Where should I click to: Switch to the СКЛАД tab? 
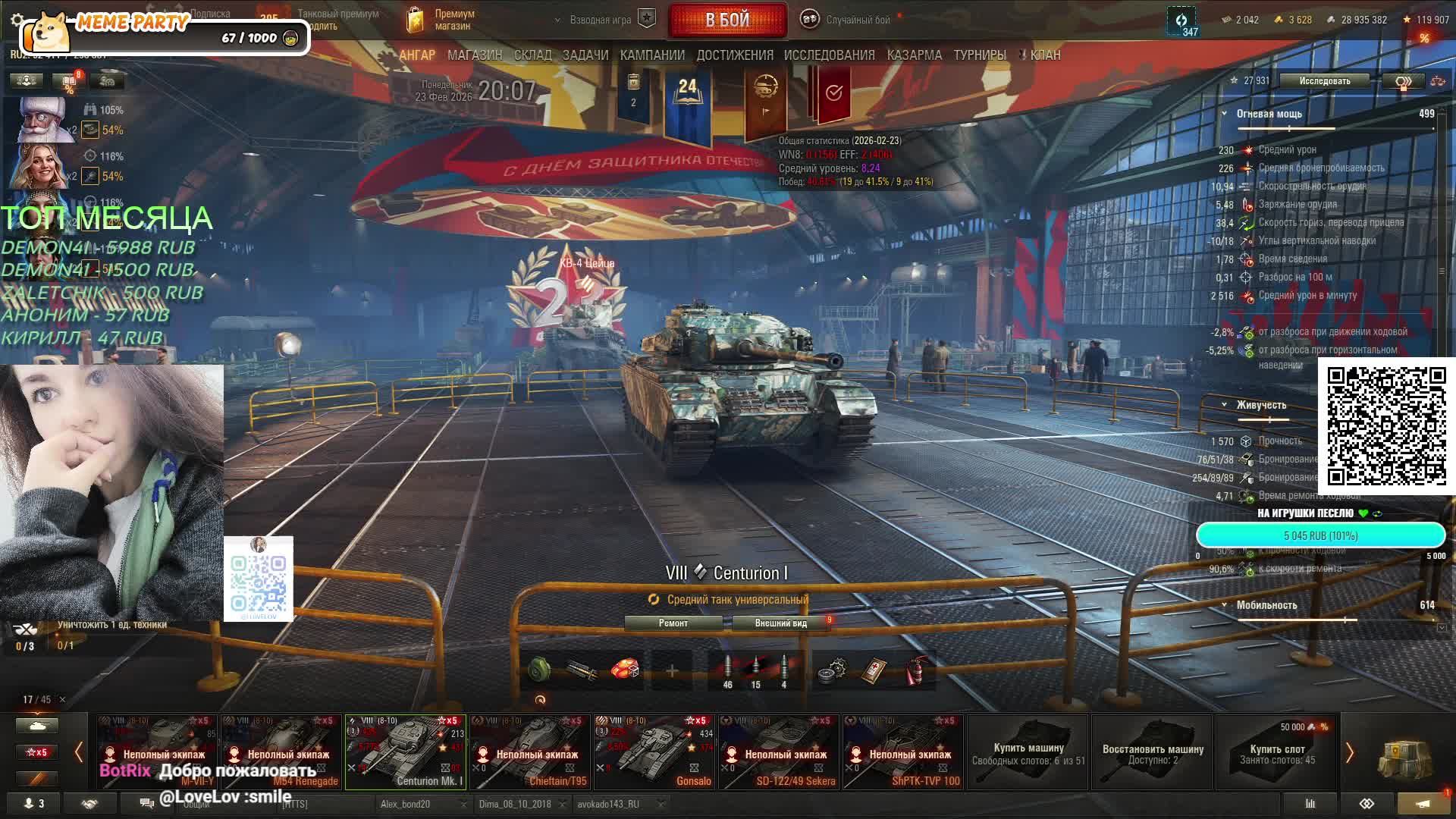[x=532, y=55]
